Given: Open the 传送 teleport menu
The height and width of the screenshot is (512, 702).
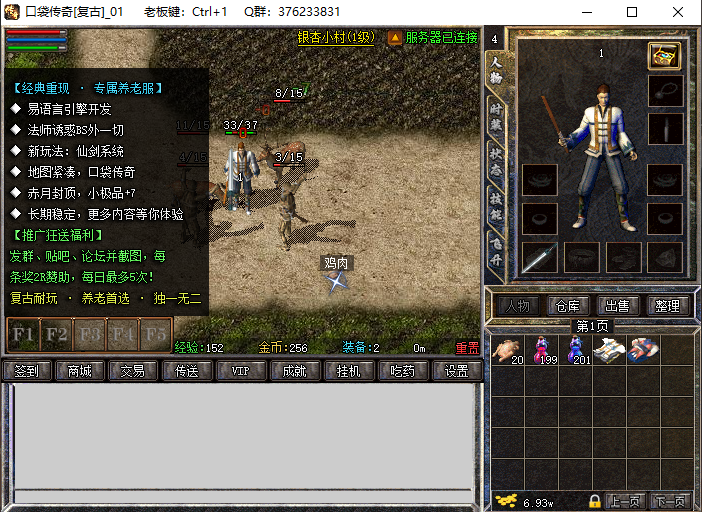Looking at the screenshot, I should click(x=187, y=371).
